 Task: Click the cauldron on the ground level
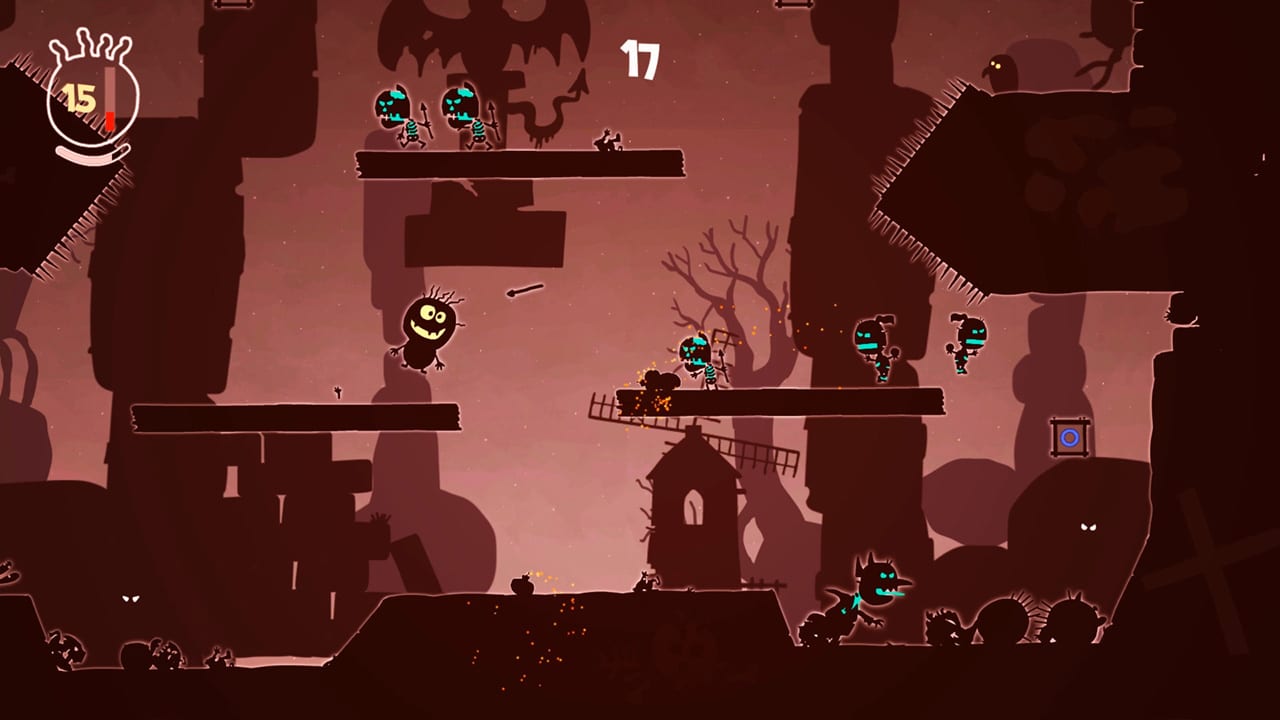coord(522,585)
